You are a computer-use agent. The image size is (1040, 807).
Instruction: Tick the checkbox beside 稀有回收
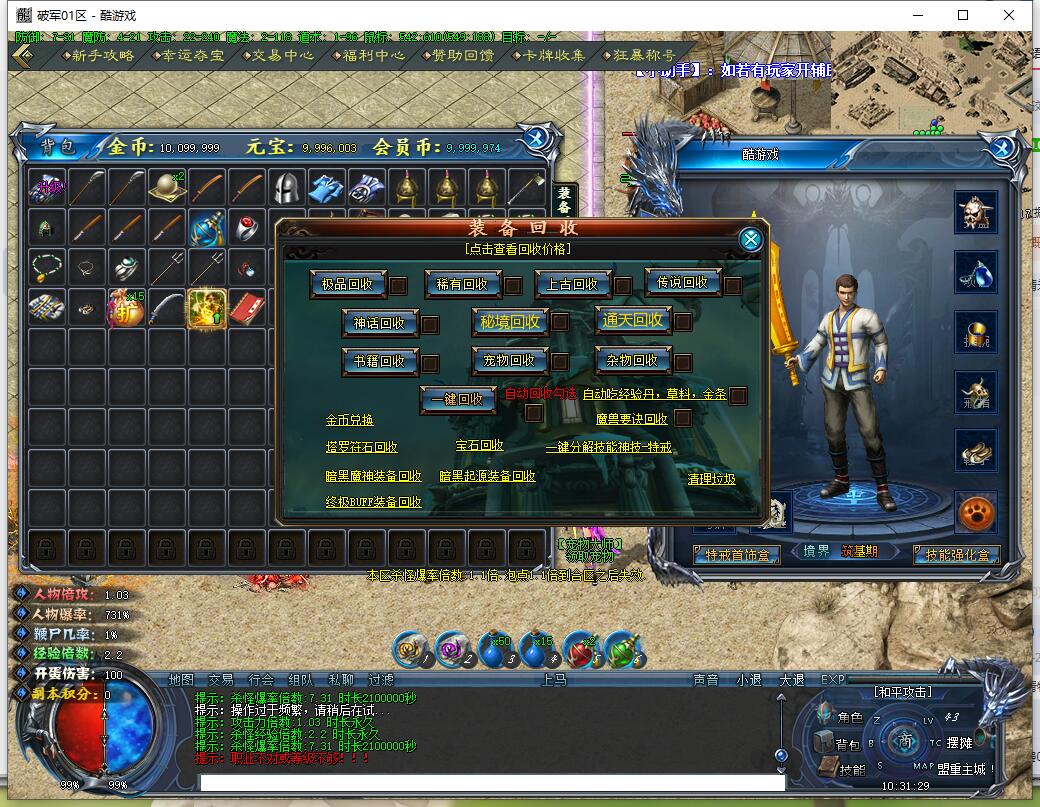(513, 286)
